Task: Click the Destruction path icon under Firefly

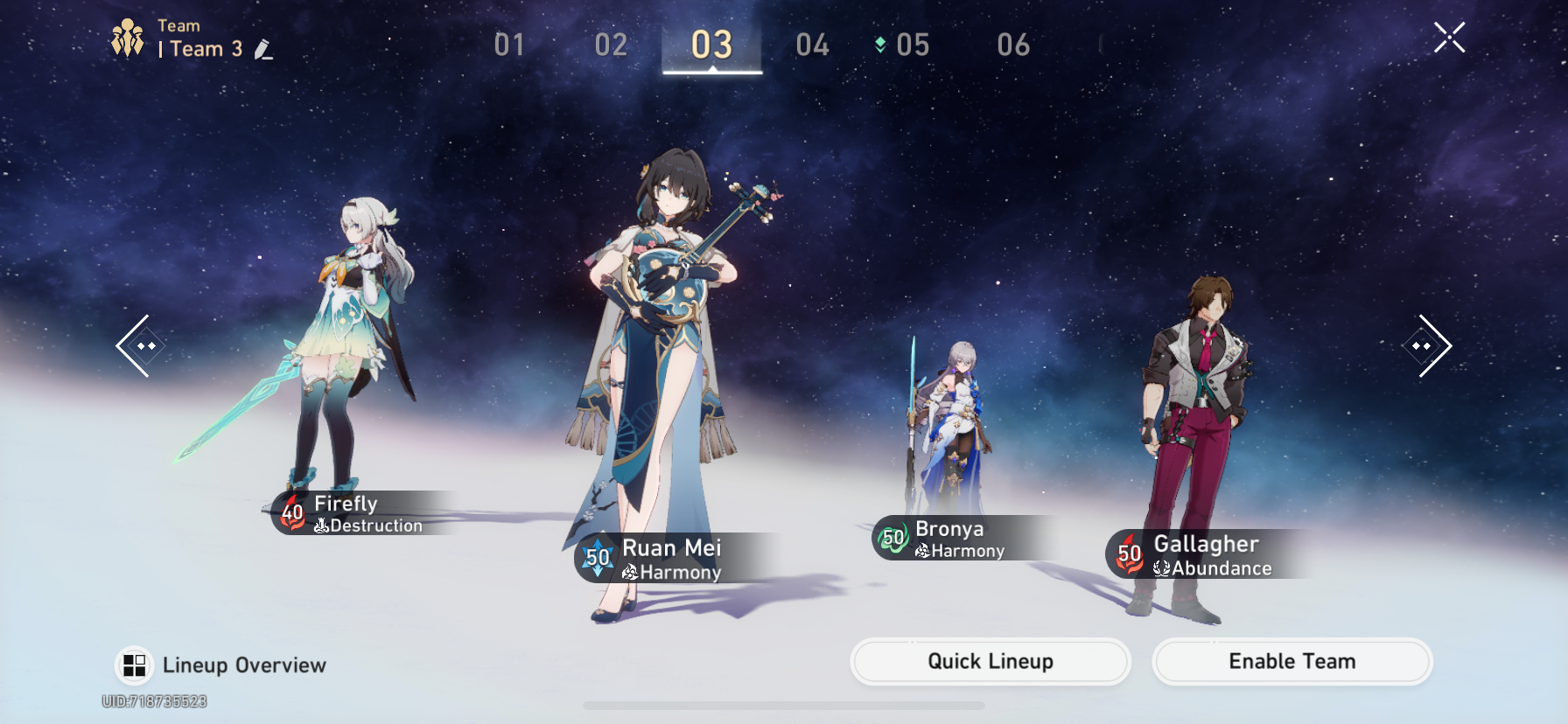Action: click(x=324, y=526)
